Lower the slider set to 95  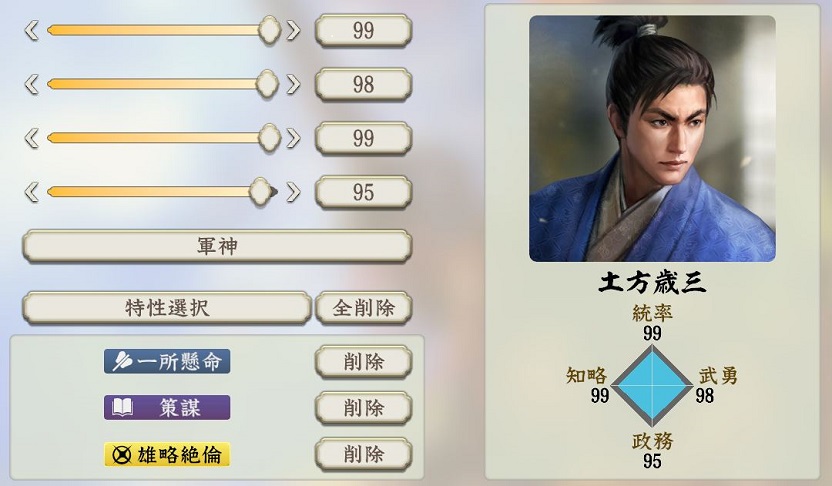[31, 191]
